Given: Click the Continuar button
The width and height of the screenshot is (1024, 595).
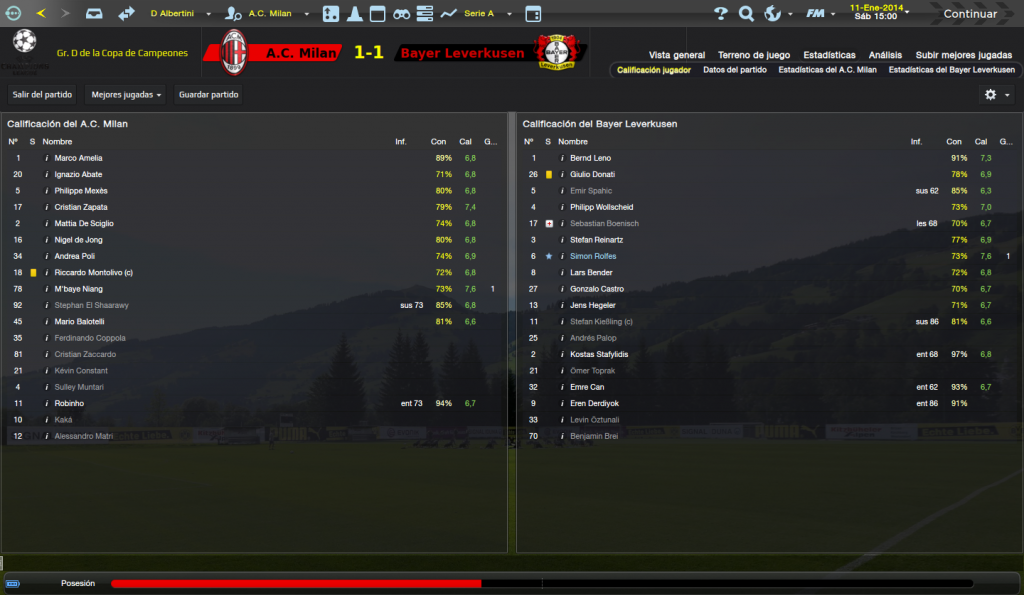Looking at the screenshot, I should pos(969,14).
